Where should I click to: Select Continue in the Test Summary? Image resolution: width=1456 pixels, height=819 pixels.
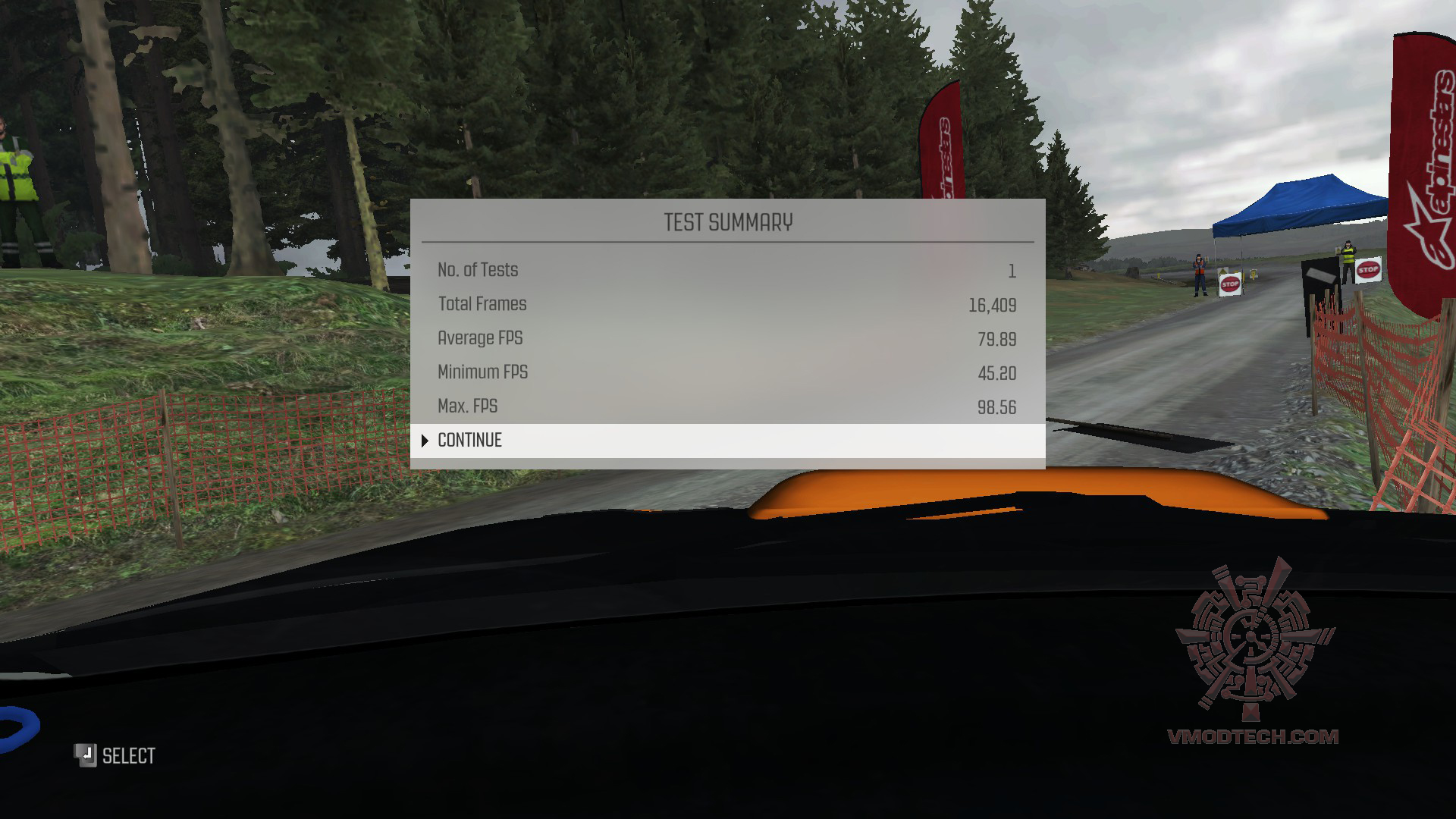(x=470, y=441)
